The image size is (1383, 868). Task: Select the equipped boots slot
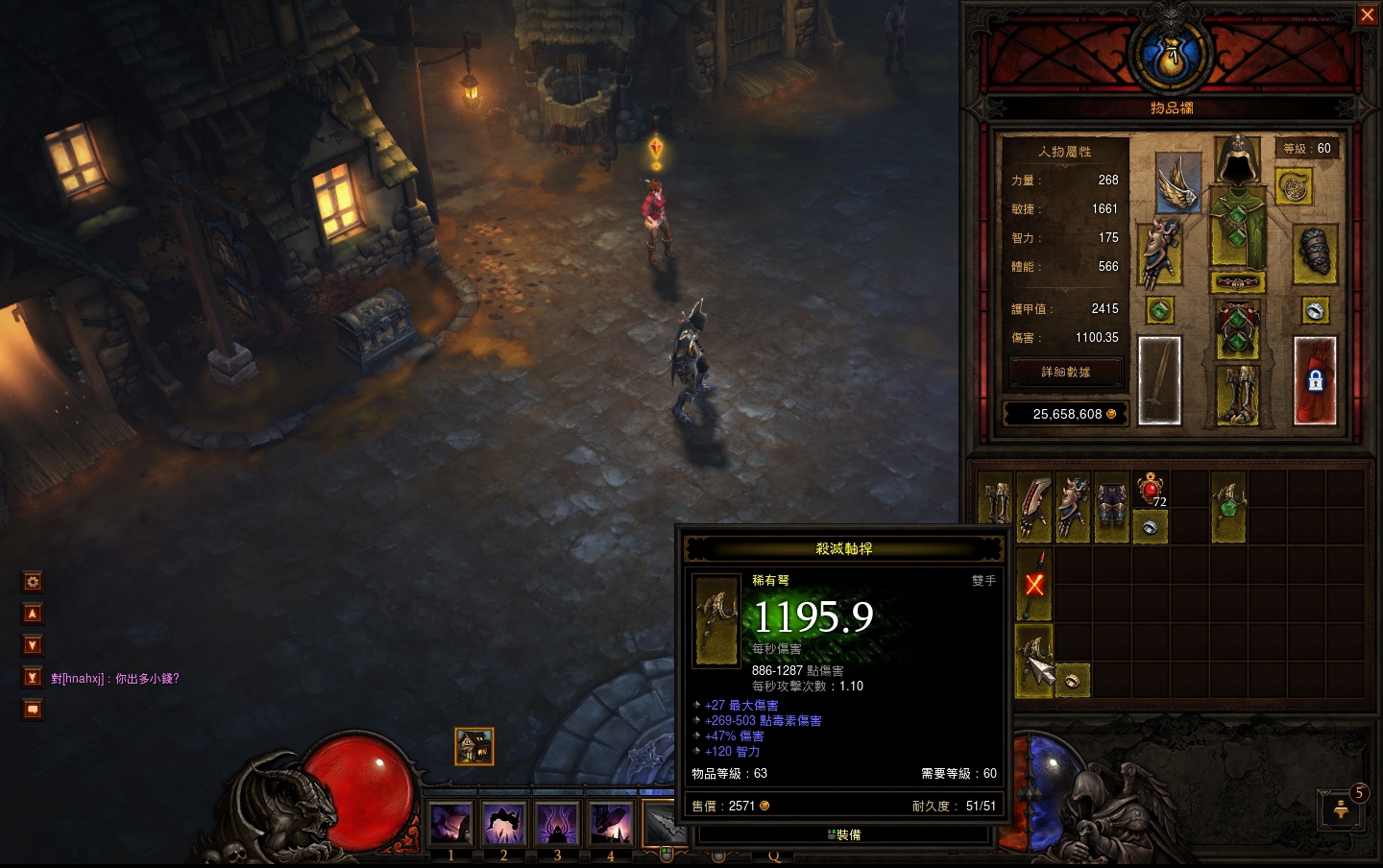(1237, 394)
